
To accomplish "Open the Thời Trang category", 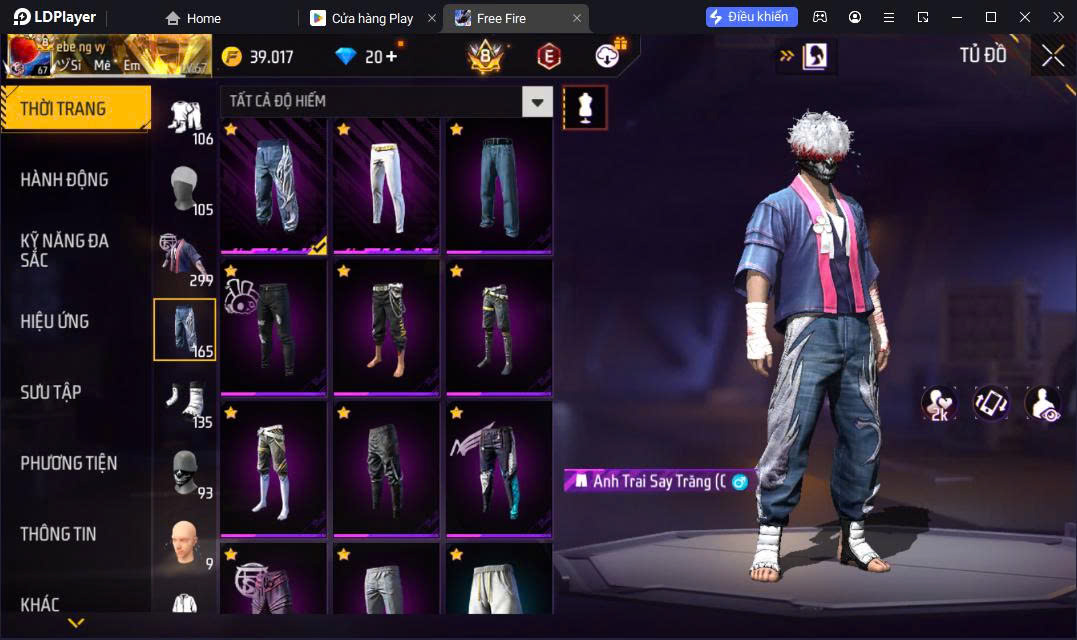I will 75,109.
